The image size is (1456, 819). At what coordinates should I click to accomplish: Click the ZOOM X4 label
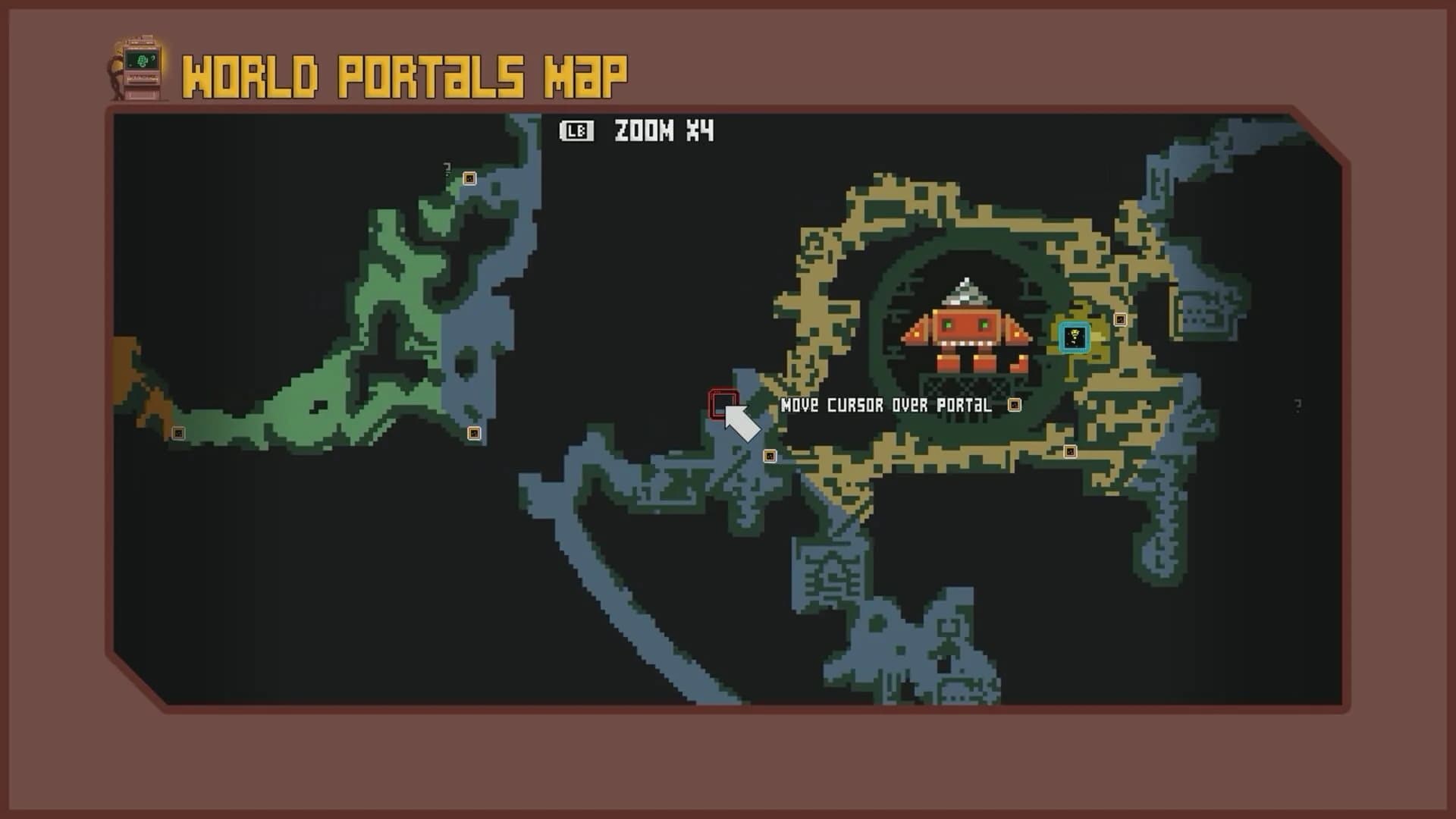[x=664, y=130]
